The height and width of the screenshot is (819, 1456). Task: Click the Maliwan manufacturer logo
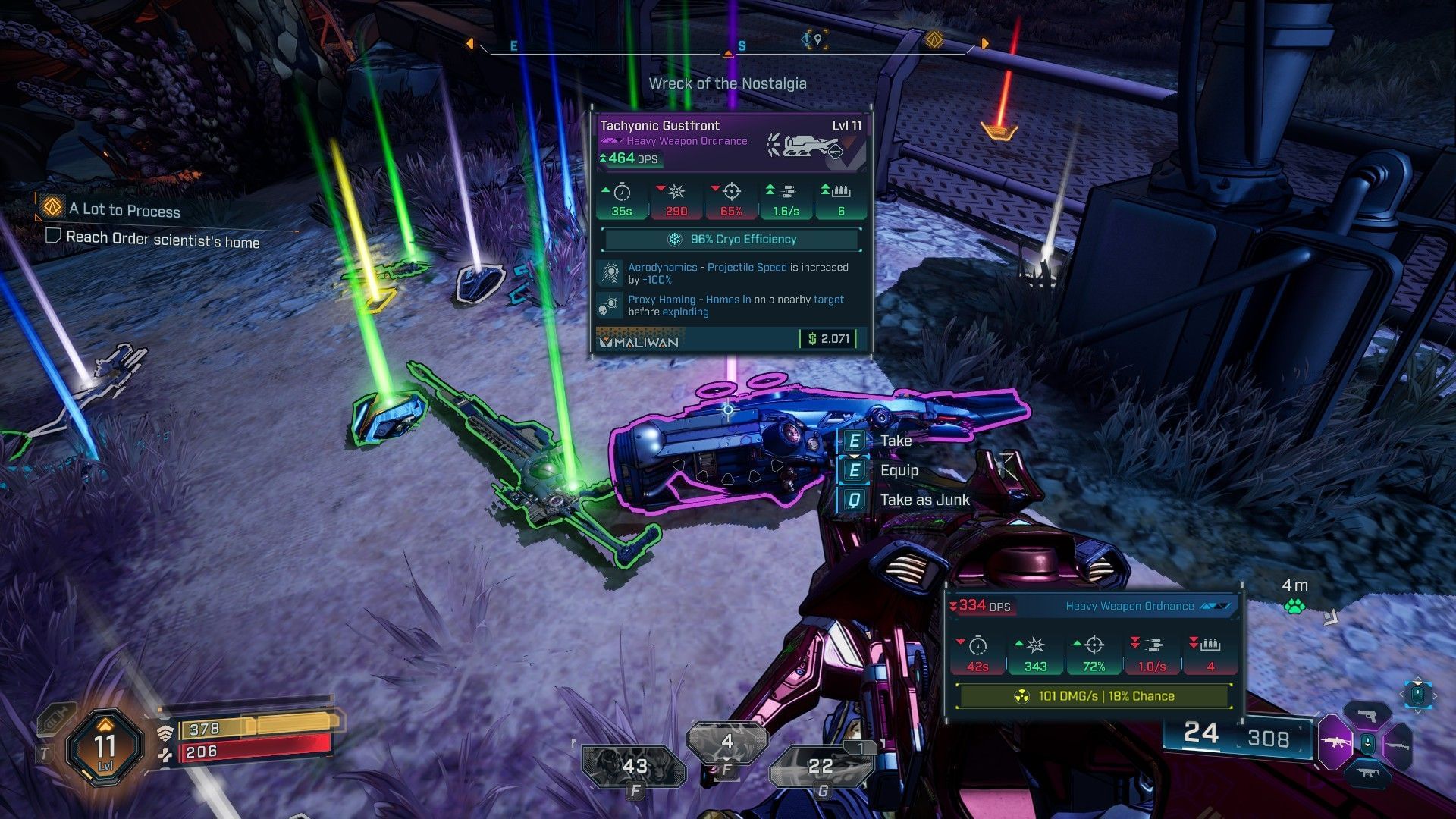[x=639, y=341]
